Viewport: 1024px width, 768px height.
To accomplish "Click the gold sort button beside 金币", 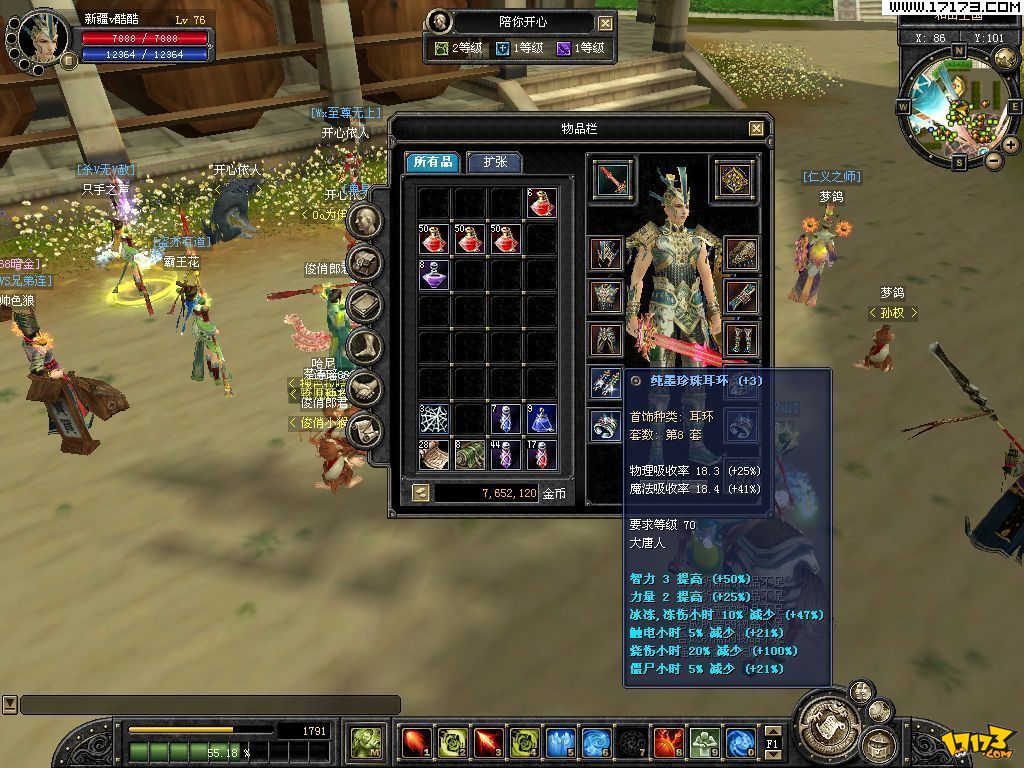I will pos(420,493).
